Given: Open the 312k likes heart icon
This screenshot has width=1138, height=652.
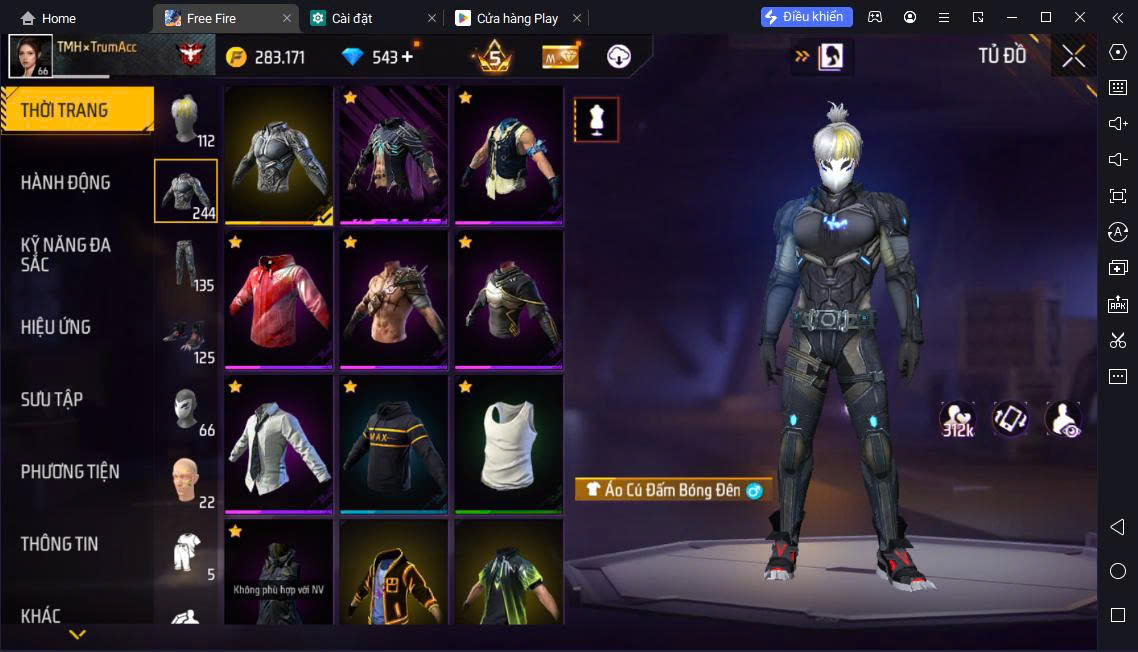Looking at the screenshot, I should tap(958, 420).
